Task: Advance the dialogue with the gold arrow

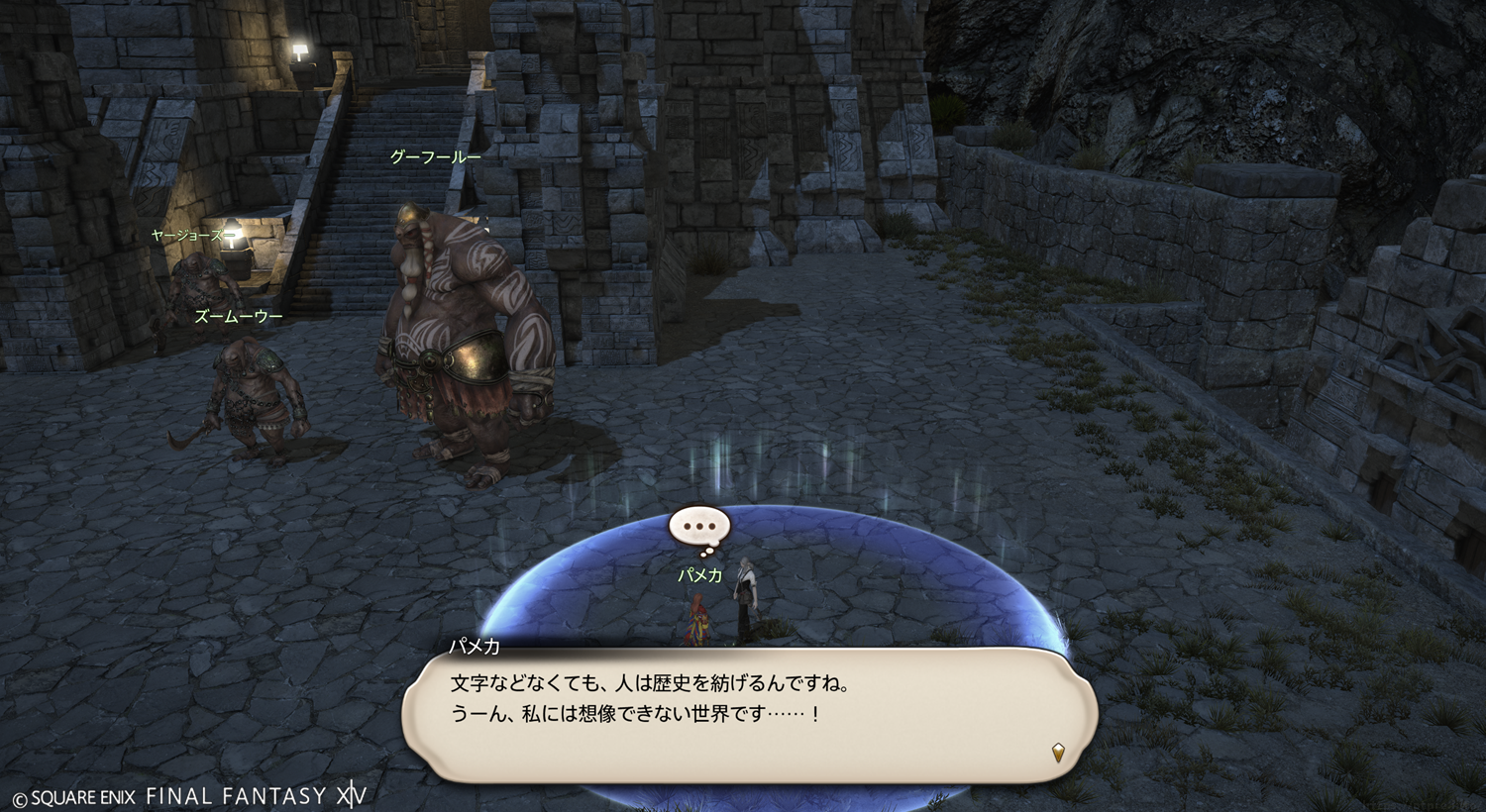Action: (x=1058, y=753)
